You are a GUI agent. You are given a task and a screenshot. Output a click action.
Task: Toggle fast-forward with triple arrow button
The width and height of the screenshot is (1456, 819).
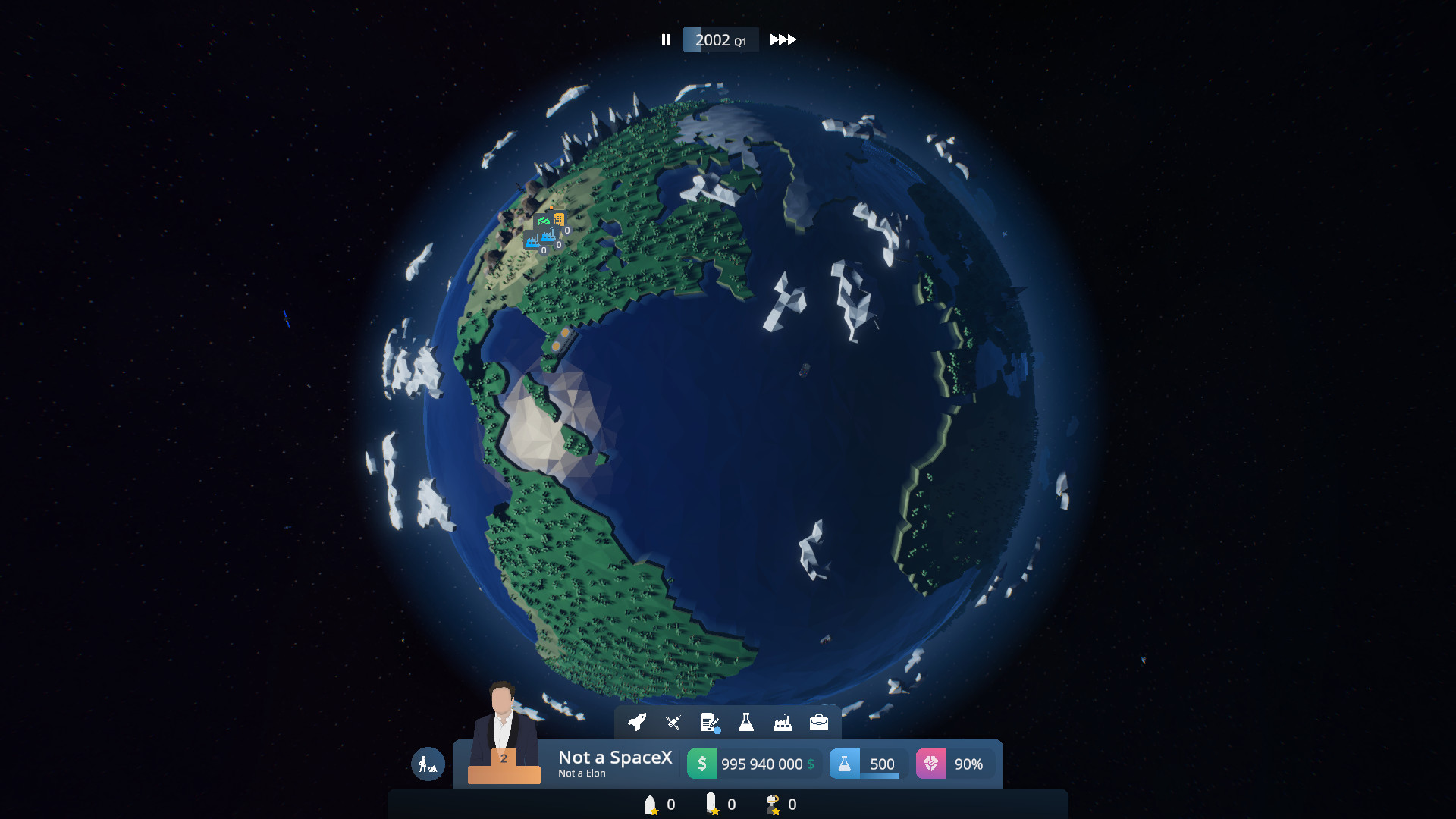pyautogui.click(x=783, y=39)
